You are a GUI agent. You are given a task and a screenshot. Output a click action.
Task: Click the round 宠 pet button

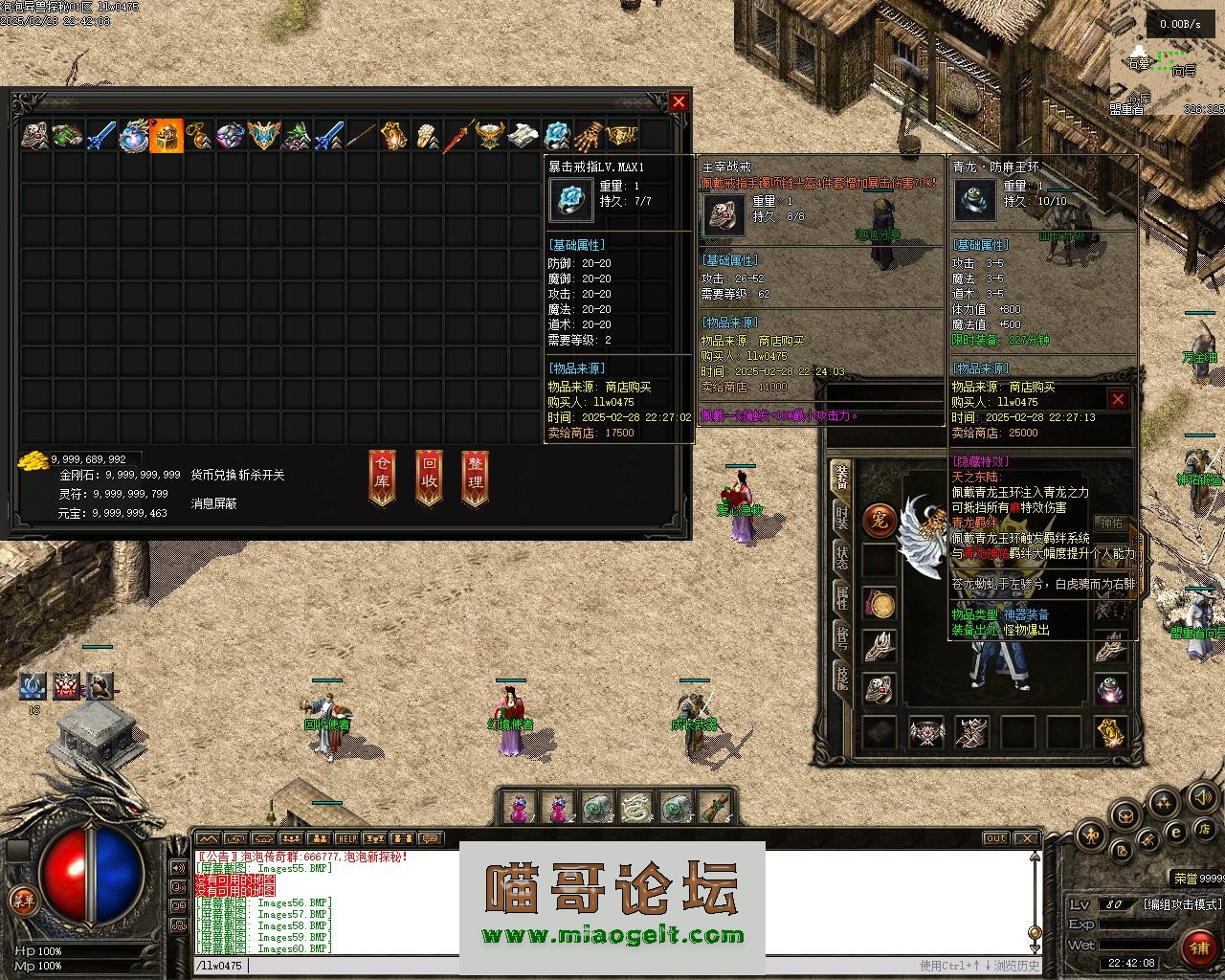[x=879, y=520]
